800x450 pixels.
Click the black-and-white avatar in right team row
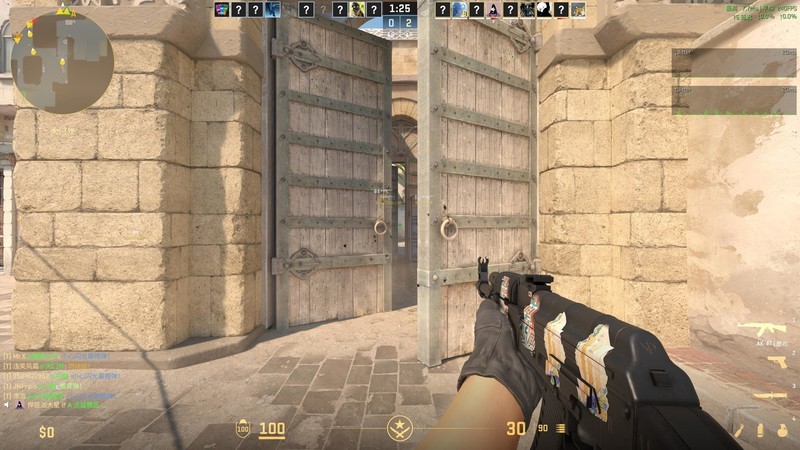pos(543,10)
